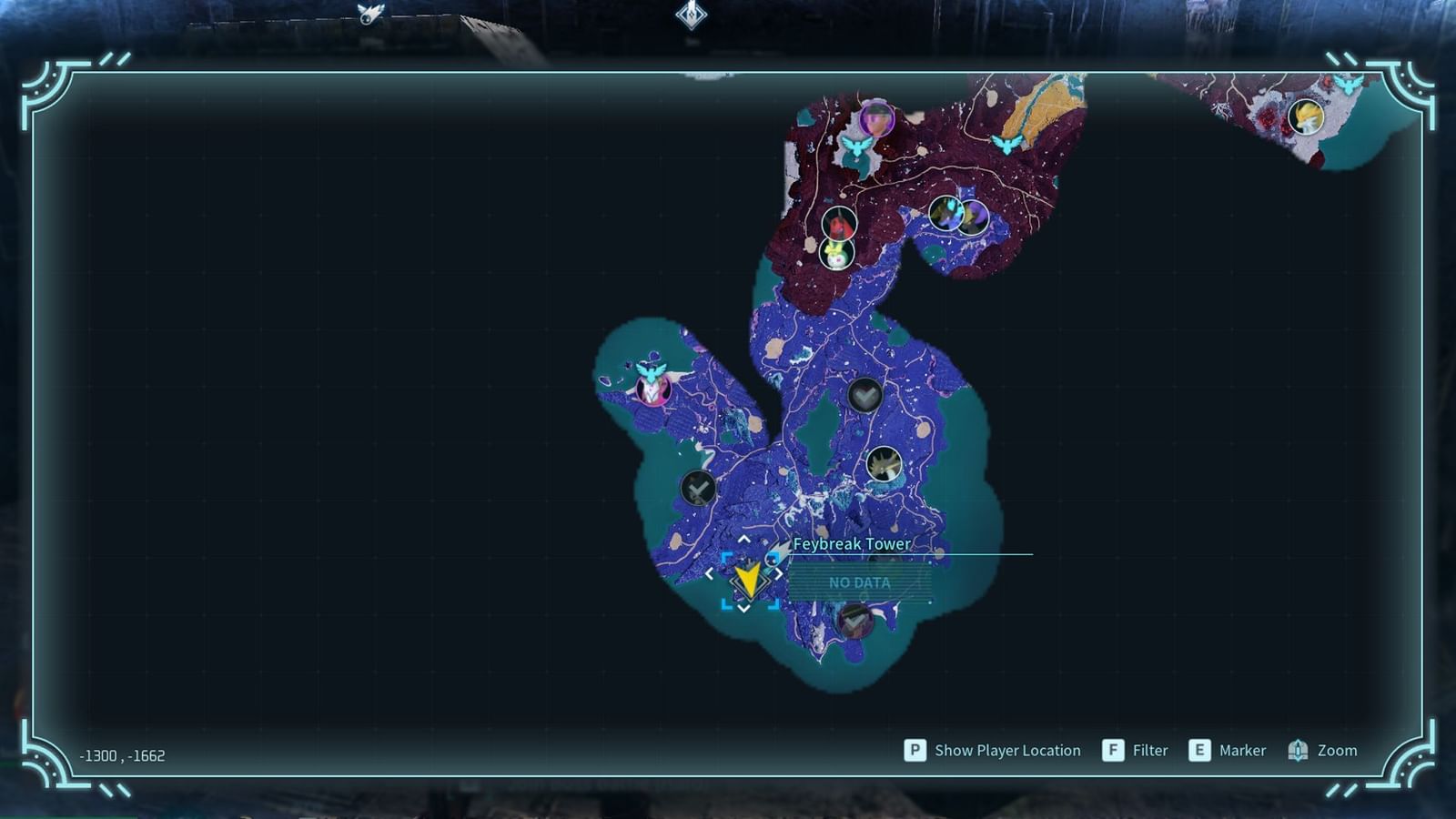Viewport: 1456px width, 819px height.
Task: Click the checkmark dungeon icon north of the player
Action: [864, 396]
